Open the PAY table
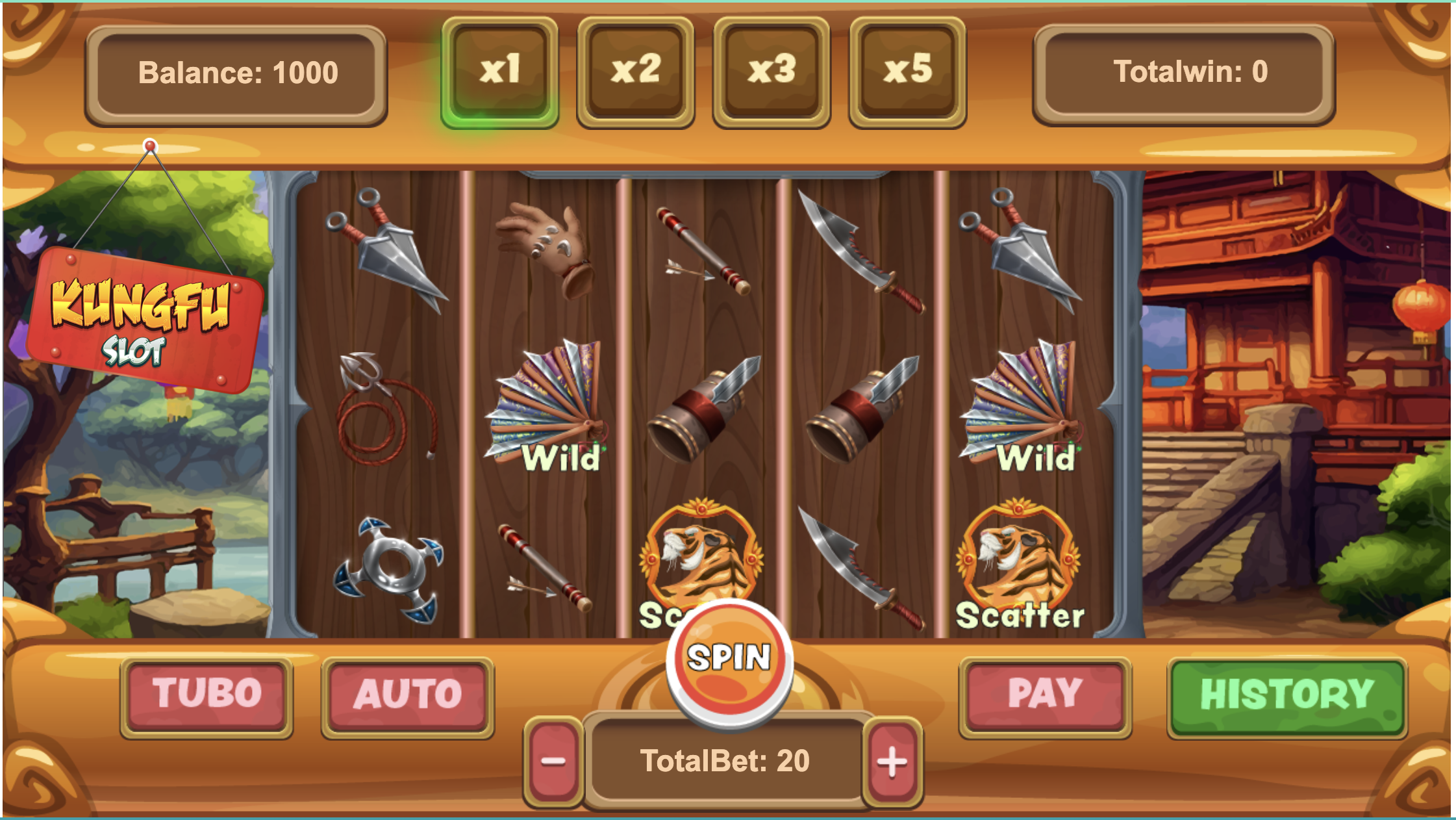Screen dimensions: 1456x820 tap(1045, 695)
